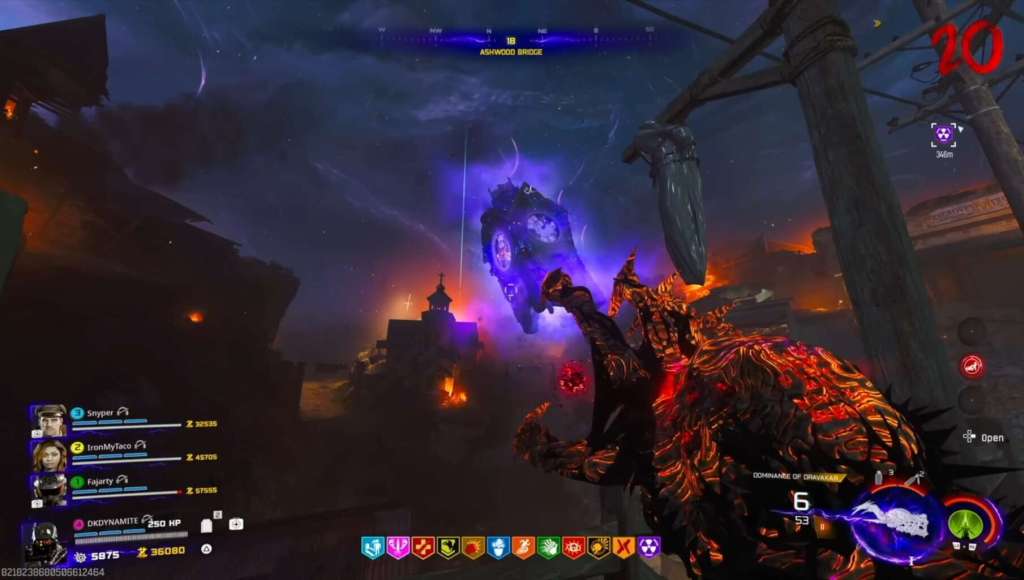This screenshot has height=580, width=1024.
Task: Click the green hand perk icon
Action: (548, 547)
